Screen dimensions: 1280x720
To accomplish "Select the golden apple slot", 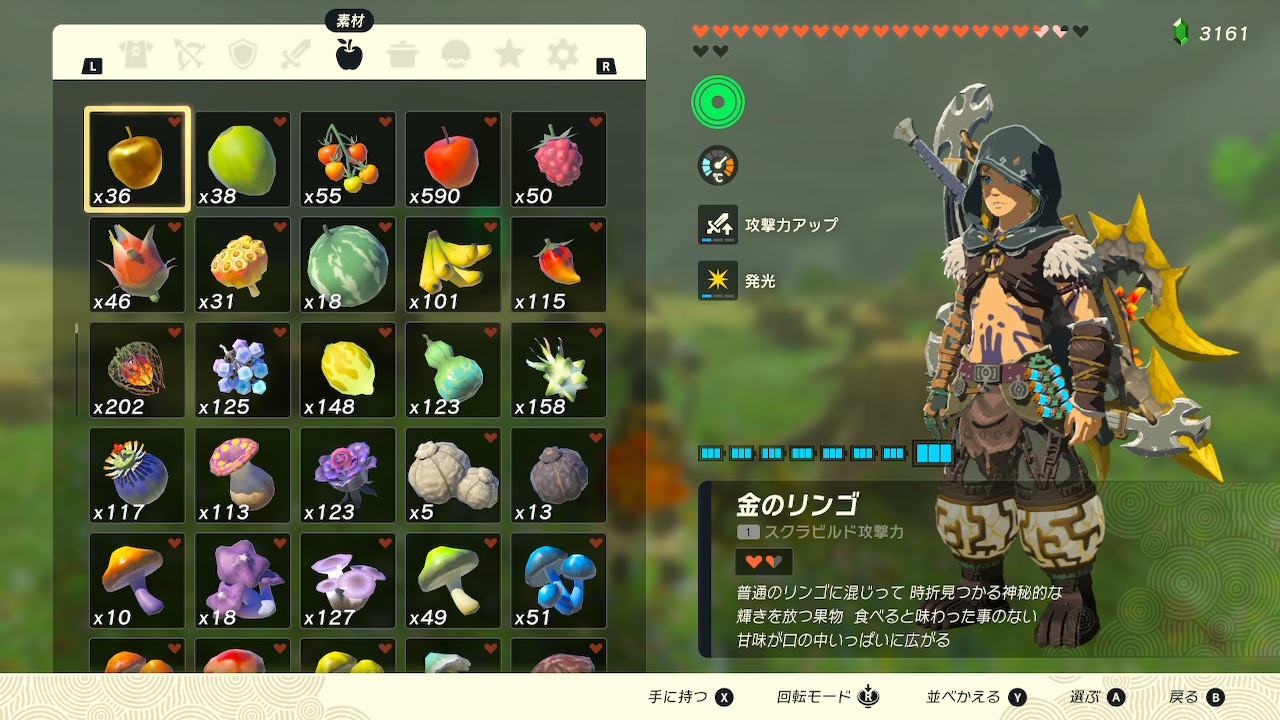I will 137,159.
